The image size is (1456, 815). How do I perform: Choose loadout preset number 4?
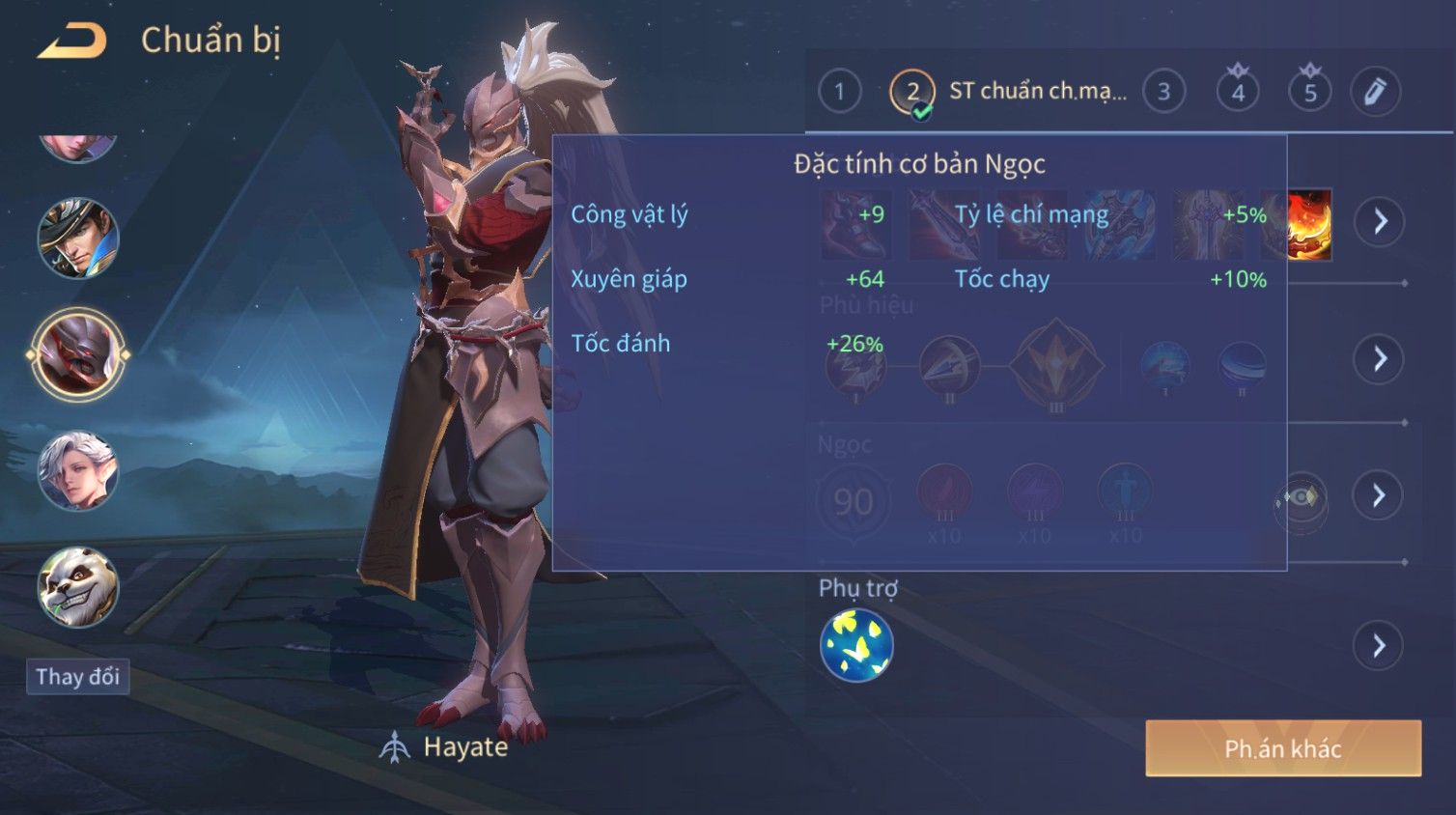tap(1238, 92)
